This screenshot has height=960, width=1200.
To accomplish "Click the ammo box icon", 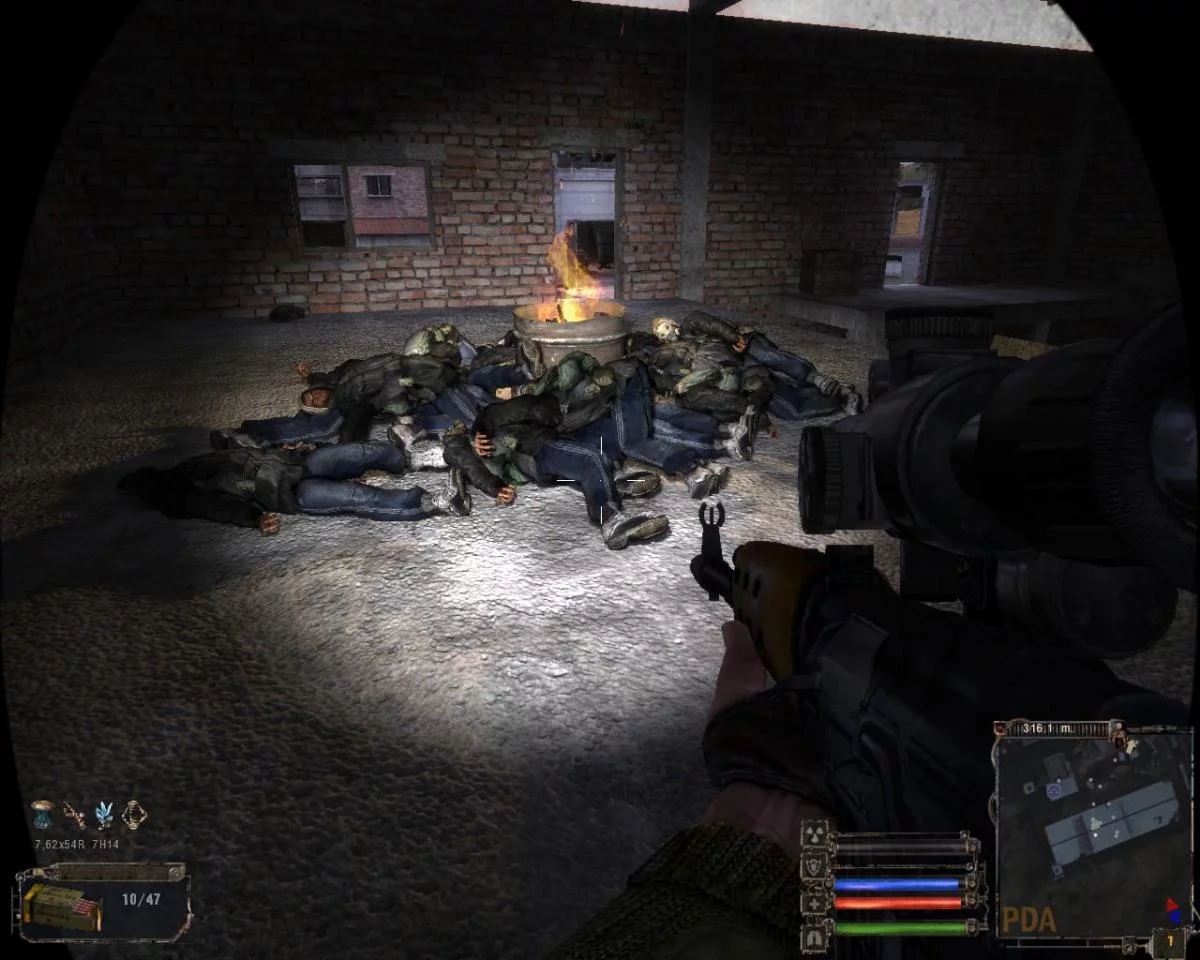I will (62, 906).
